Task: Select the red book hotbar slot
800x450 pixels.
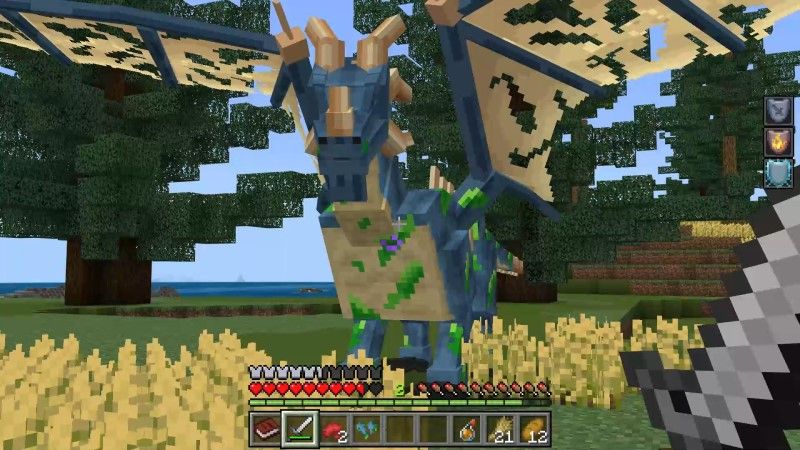Action: [x=265, y=429]
